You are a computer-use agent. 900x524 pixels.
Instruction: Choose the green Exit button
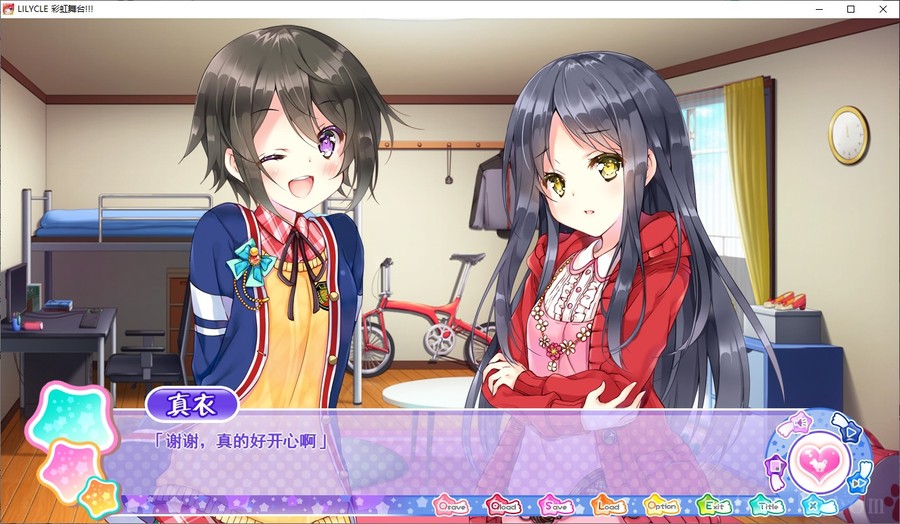coord(713,506)
